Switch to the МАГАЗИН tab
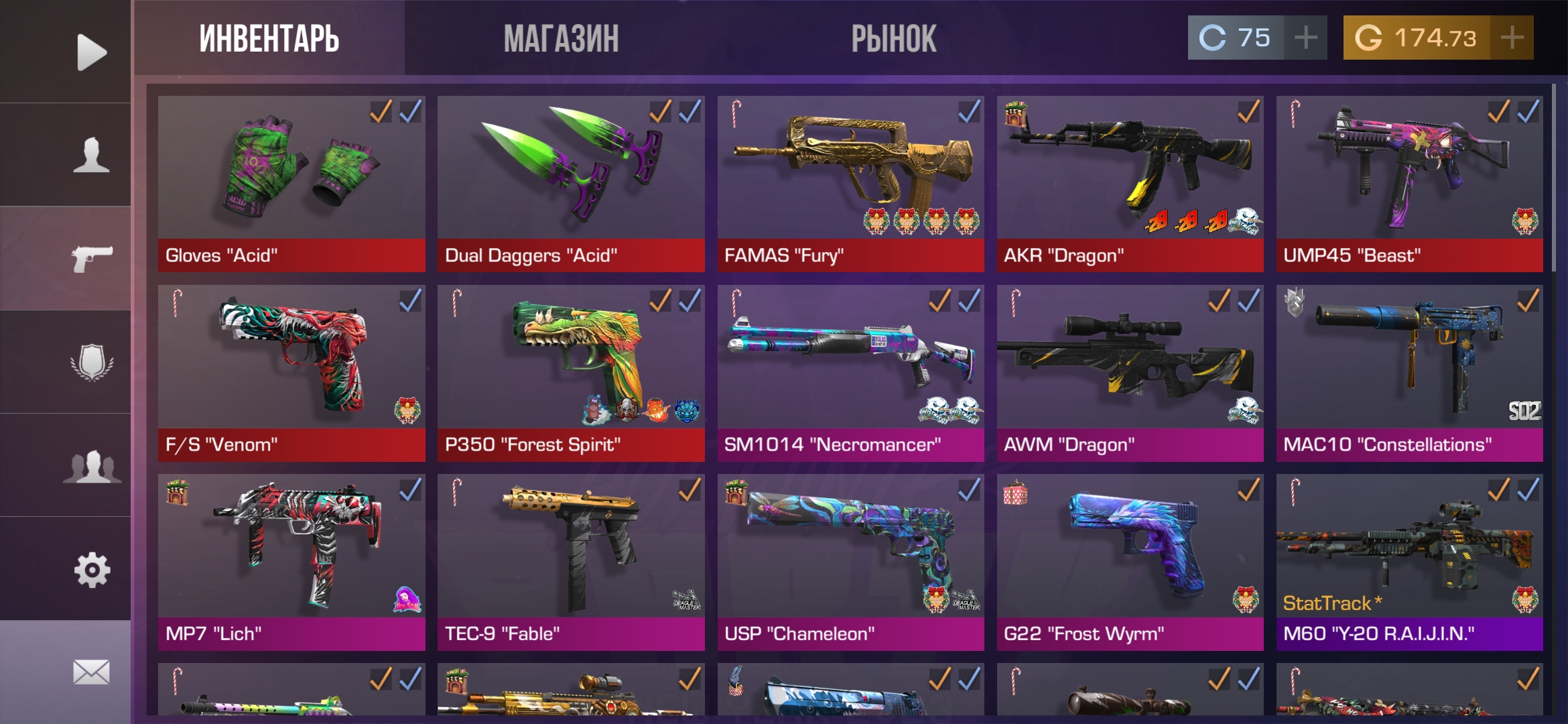 562,38
